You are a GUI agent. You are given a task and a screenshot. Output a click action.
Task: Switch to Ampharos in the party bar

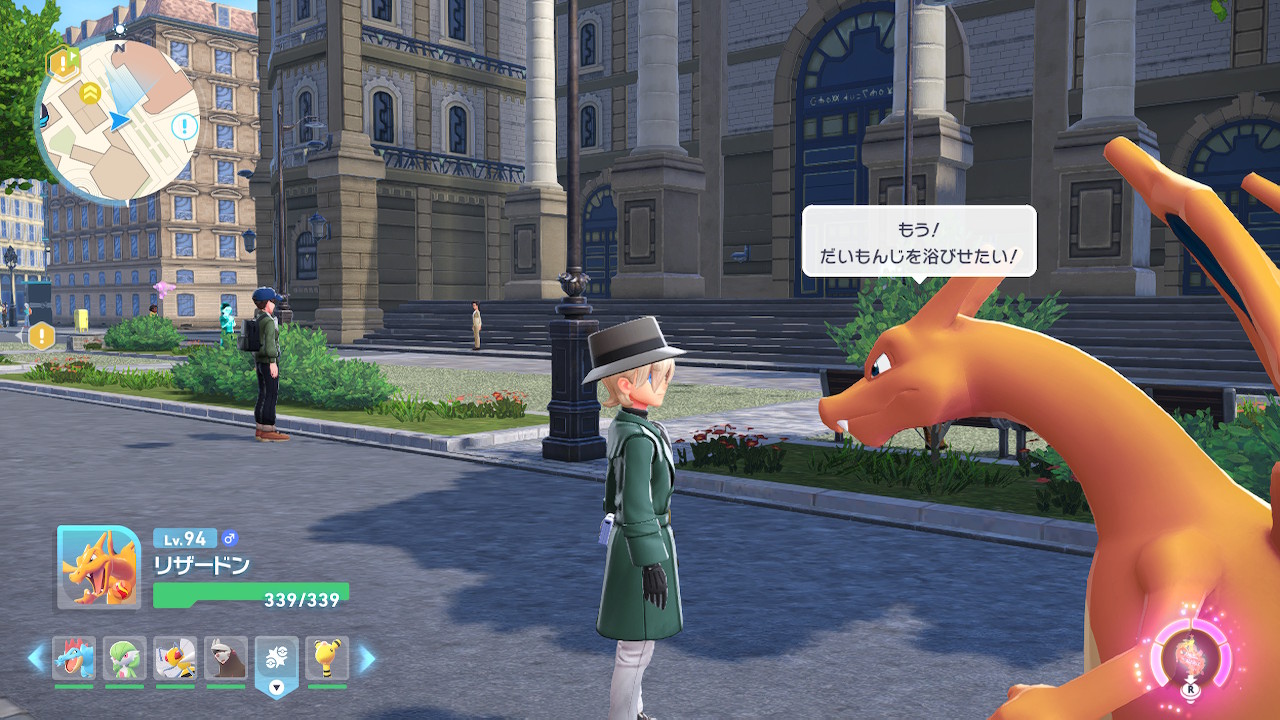pos(327,658)
